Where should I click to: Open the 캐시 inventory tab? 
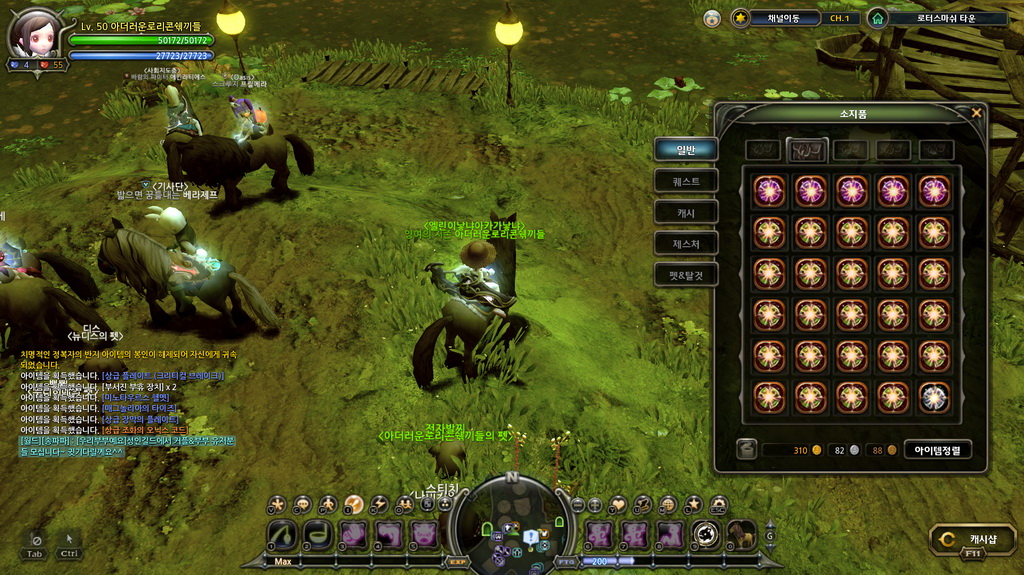coord(685,212)
